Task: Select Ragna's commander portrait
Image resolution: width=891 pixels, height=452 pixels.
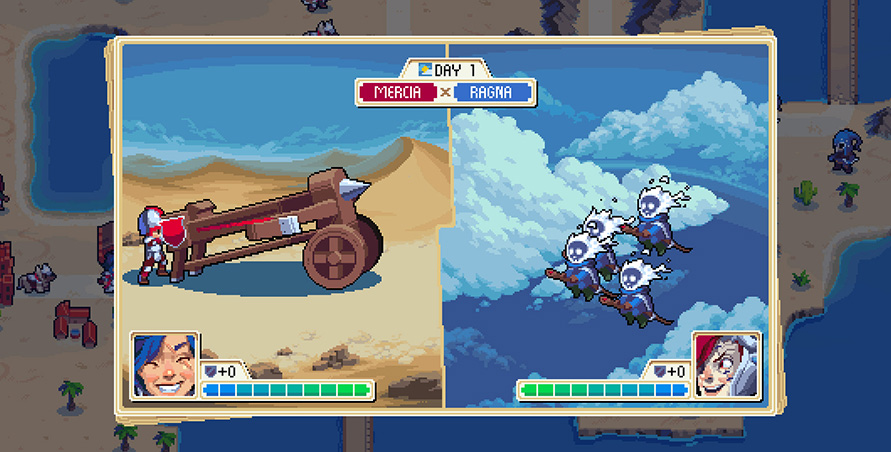Action: (726, 366)
